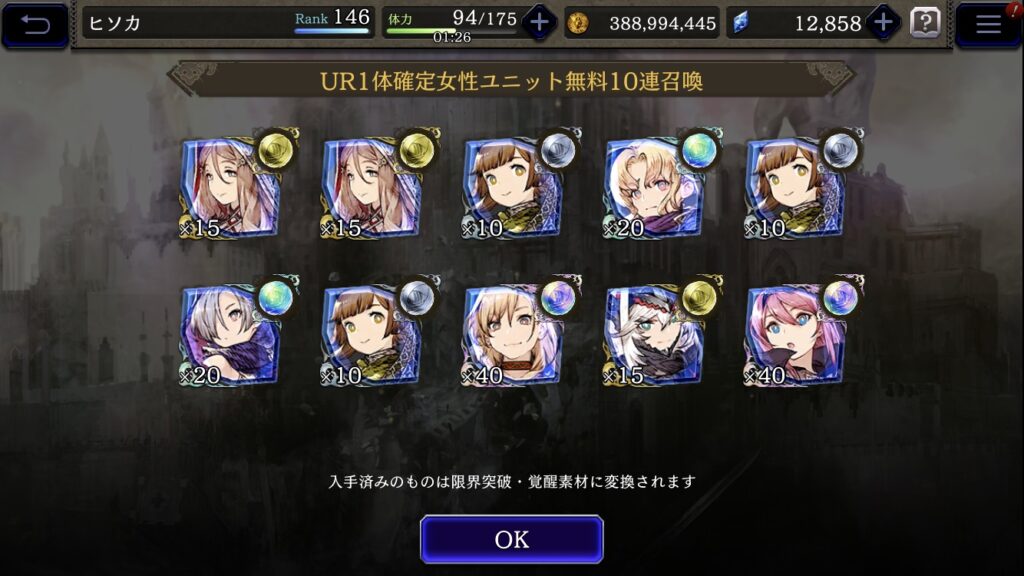Inspect the white-haired unit with red headband
Viewport: 1024px width, 576px height.
click(654, 335)
